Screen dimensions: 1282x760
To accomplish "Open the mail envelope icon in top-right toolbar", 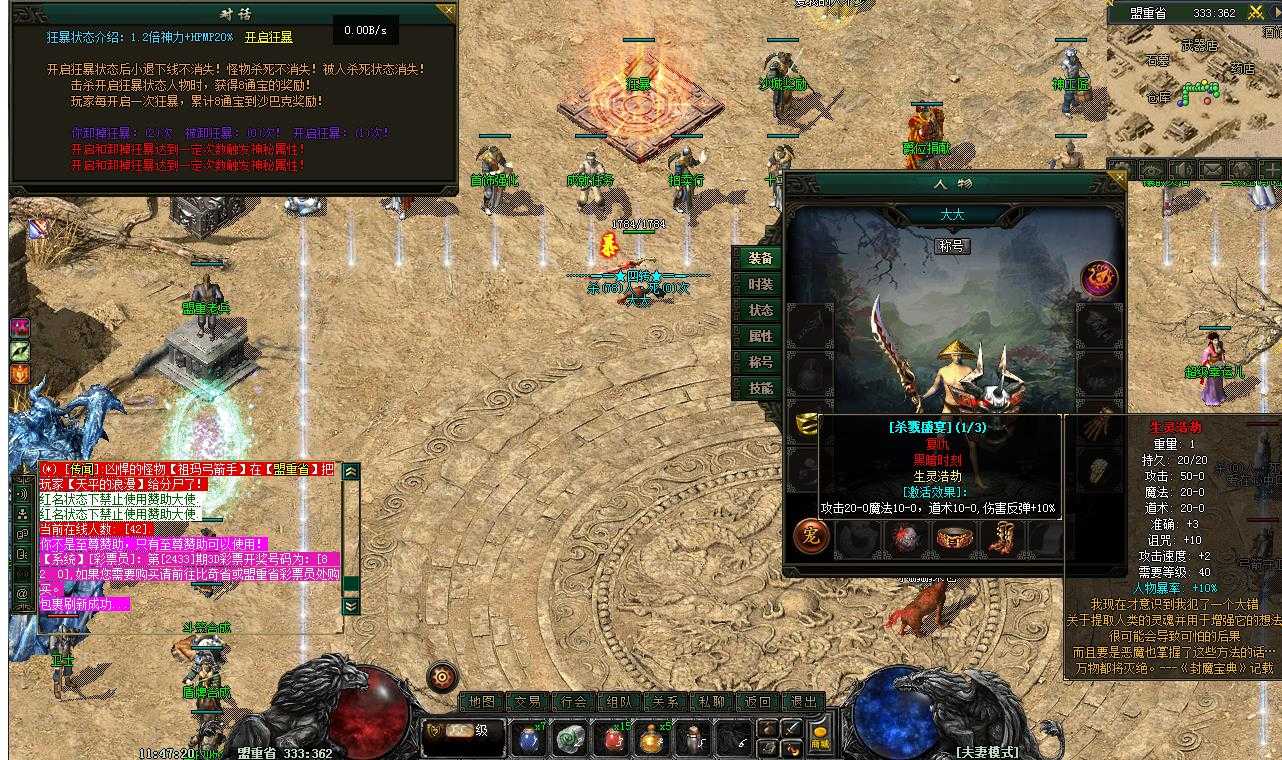I will 1212,170.
